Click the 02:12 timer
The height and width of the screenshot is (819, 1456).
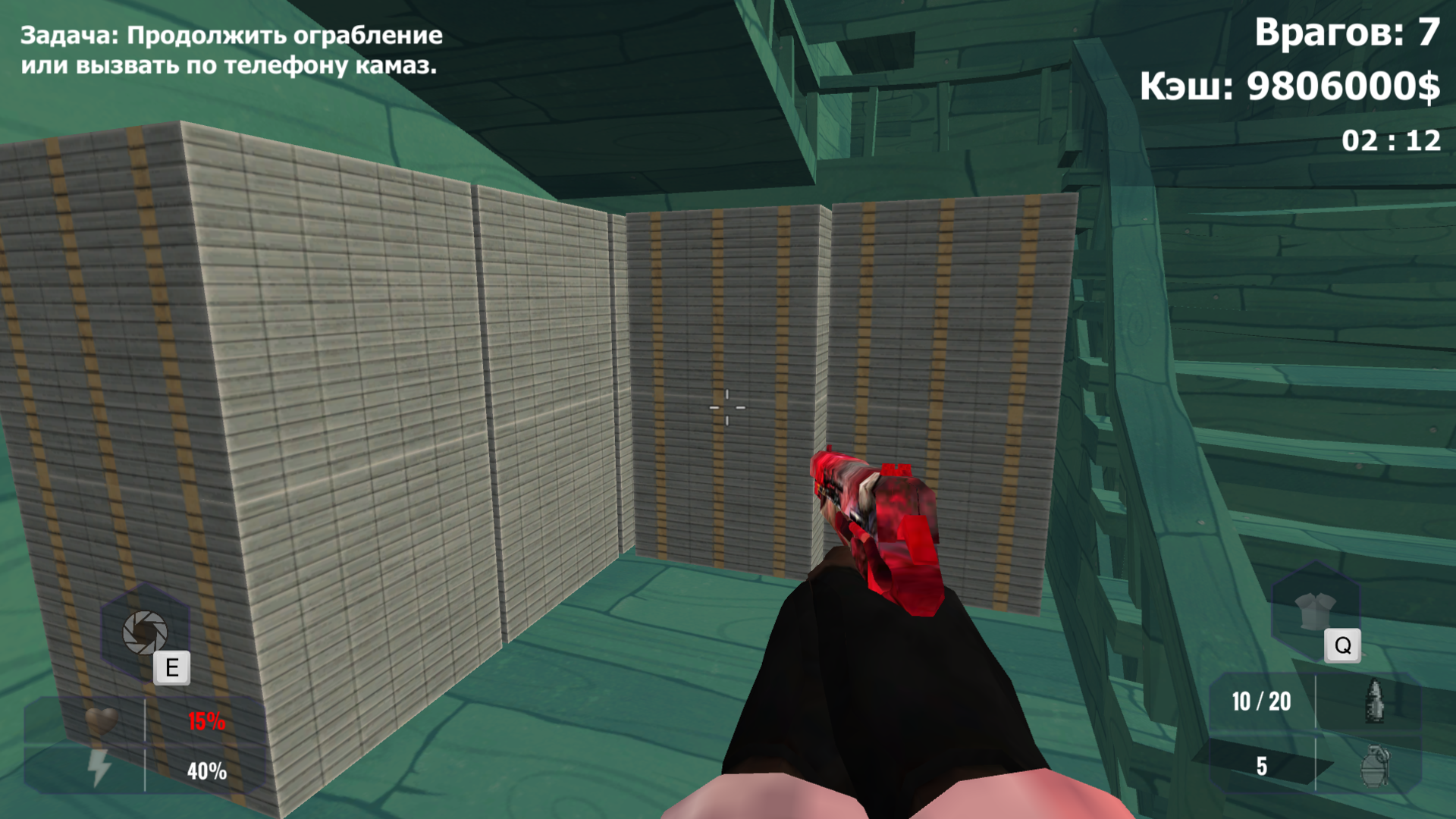coord(1393,139)
